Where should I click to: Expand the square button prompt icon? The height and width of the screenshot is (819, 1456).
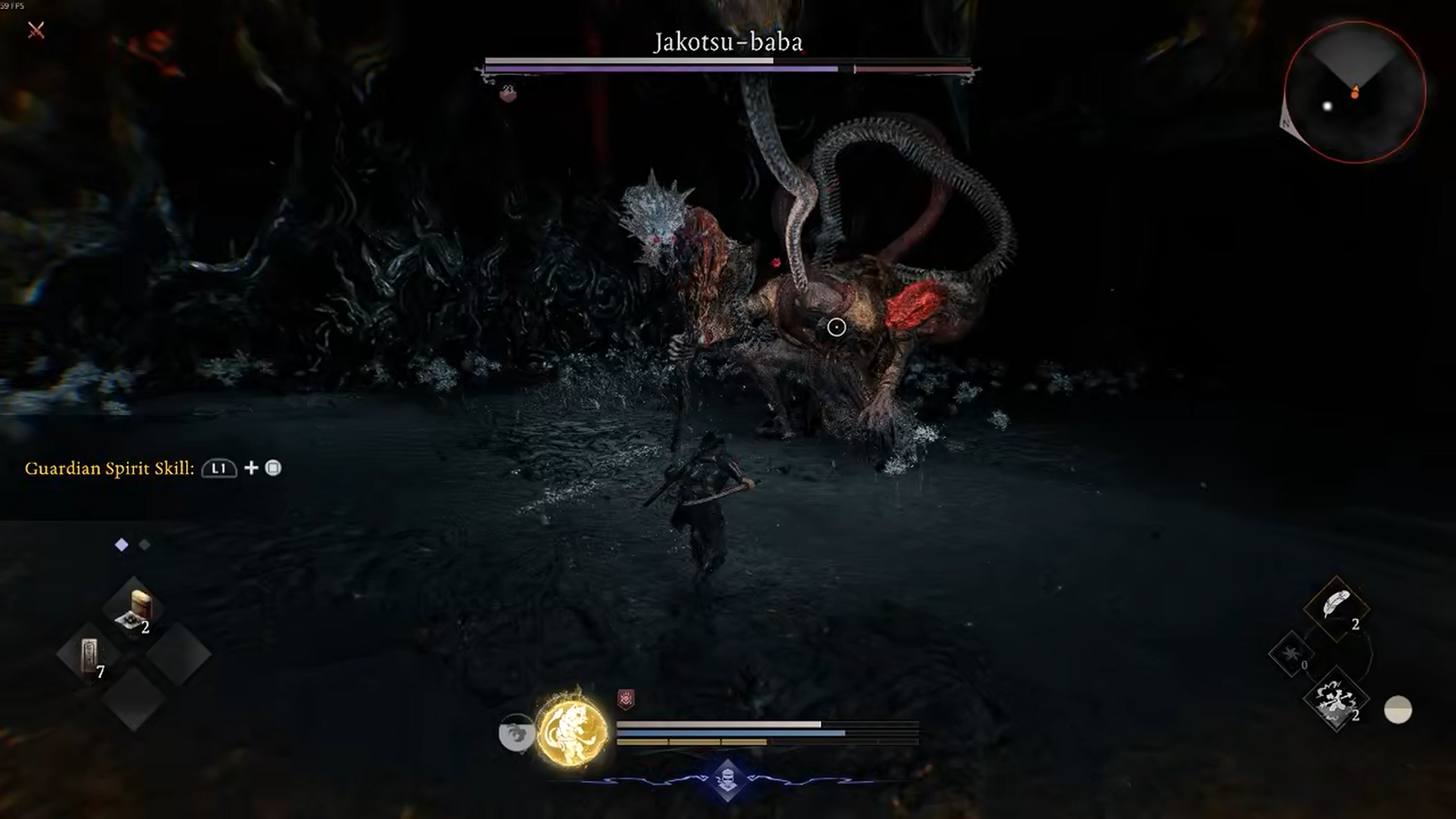[274, 469]
